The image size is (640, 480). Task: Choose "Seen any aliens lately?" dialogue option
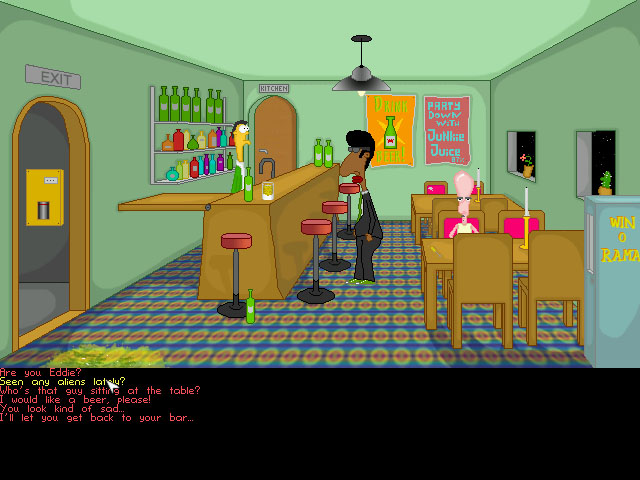(62, 381)
